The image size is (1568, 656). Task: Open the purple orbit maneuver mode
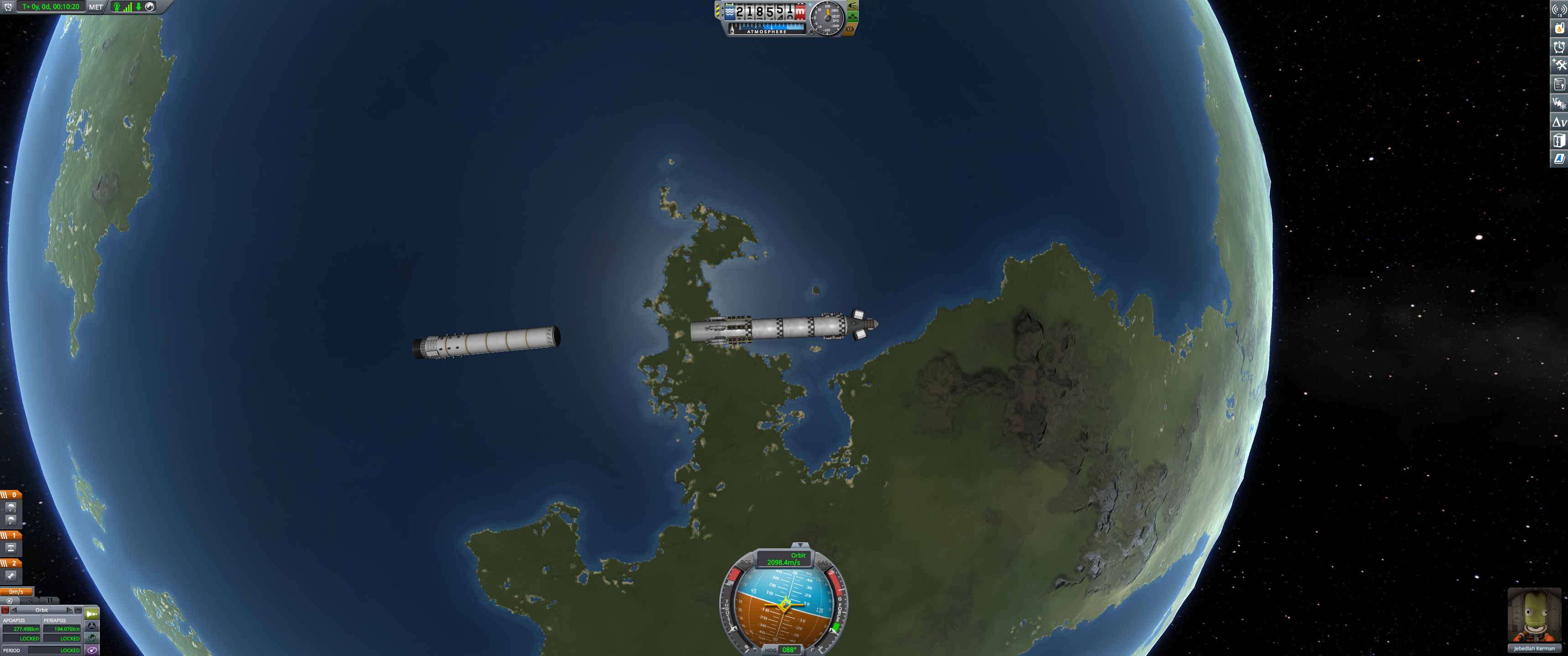[x=92, y=650]
